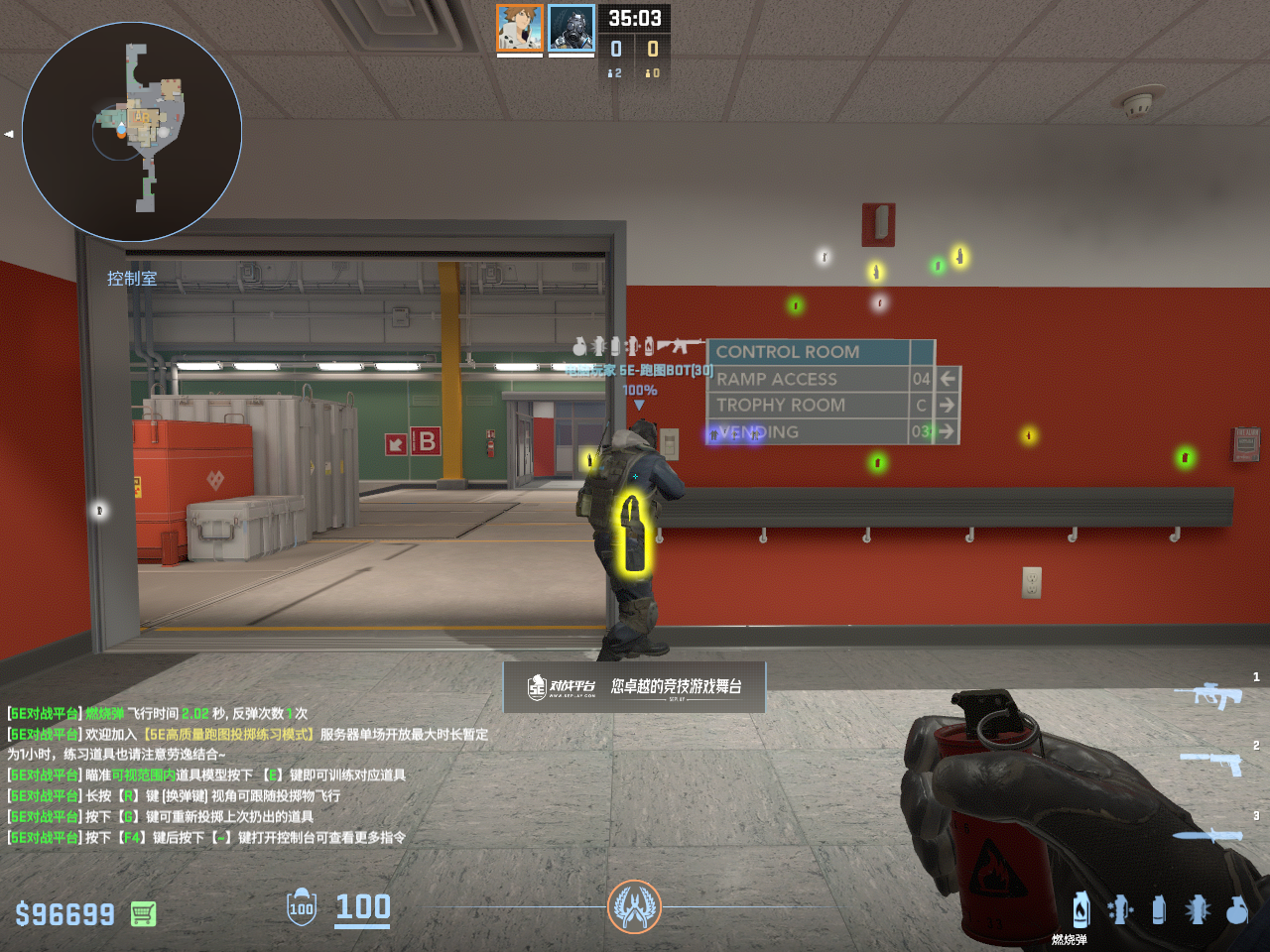The width and height of the screenshot is (1270, 952).
Task: Select the gas mask player avatar
Action: point(571,28)
